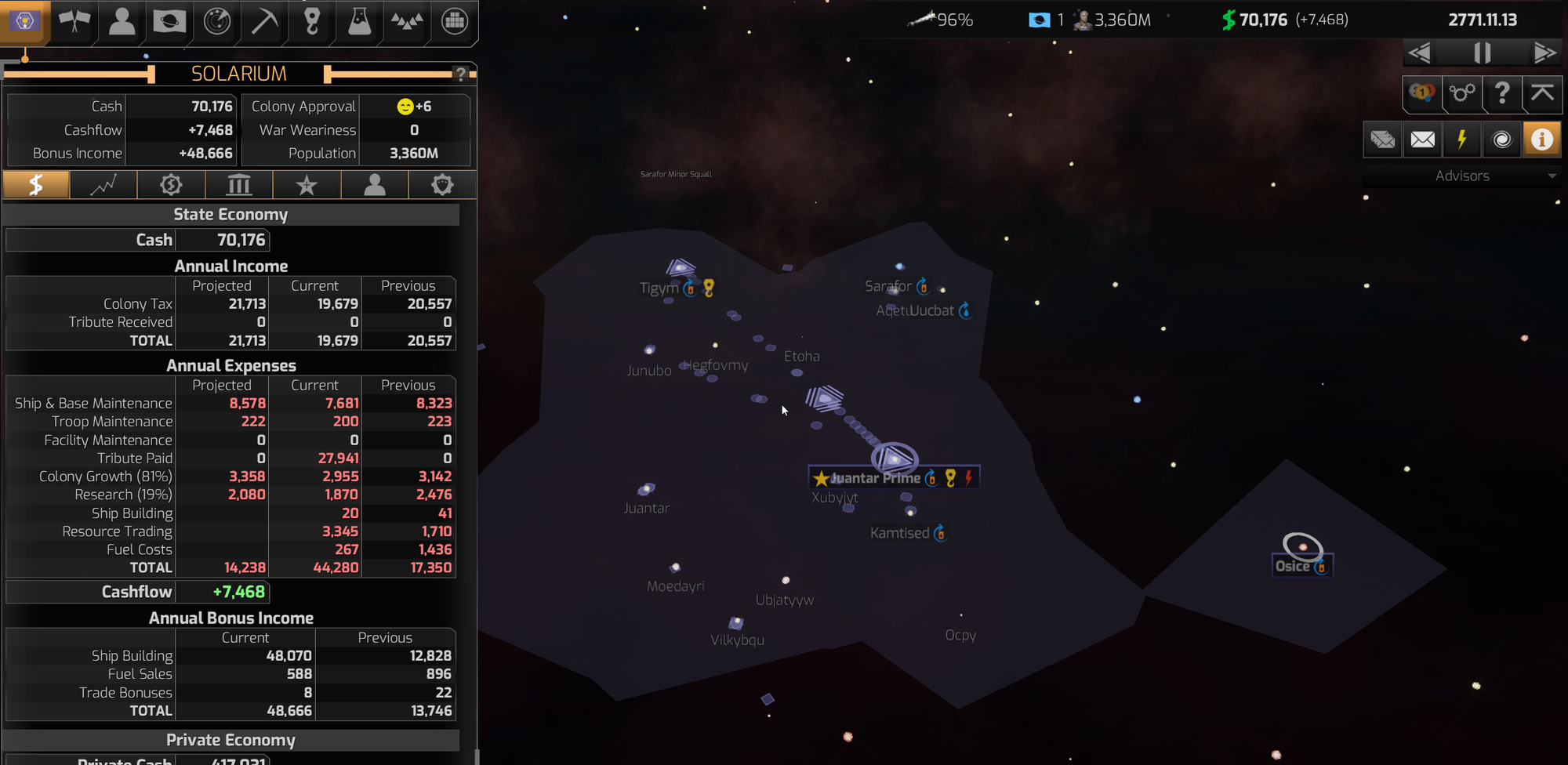The image size is (1568, 765).
Task: Slow down the game speed
Action: pyautogui.click(x=1420, y=53)
